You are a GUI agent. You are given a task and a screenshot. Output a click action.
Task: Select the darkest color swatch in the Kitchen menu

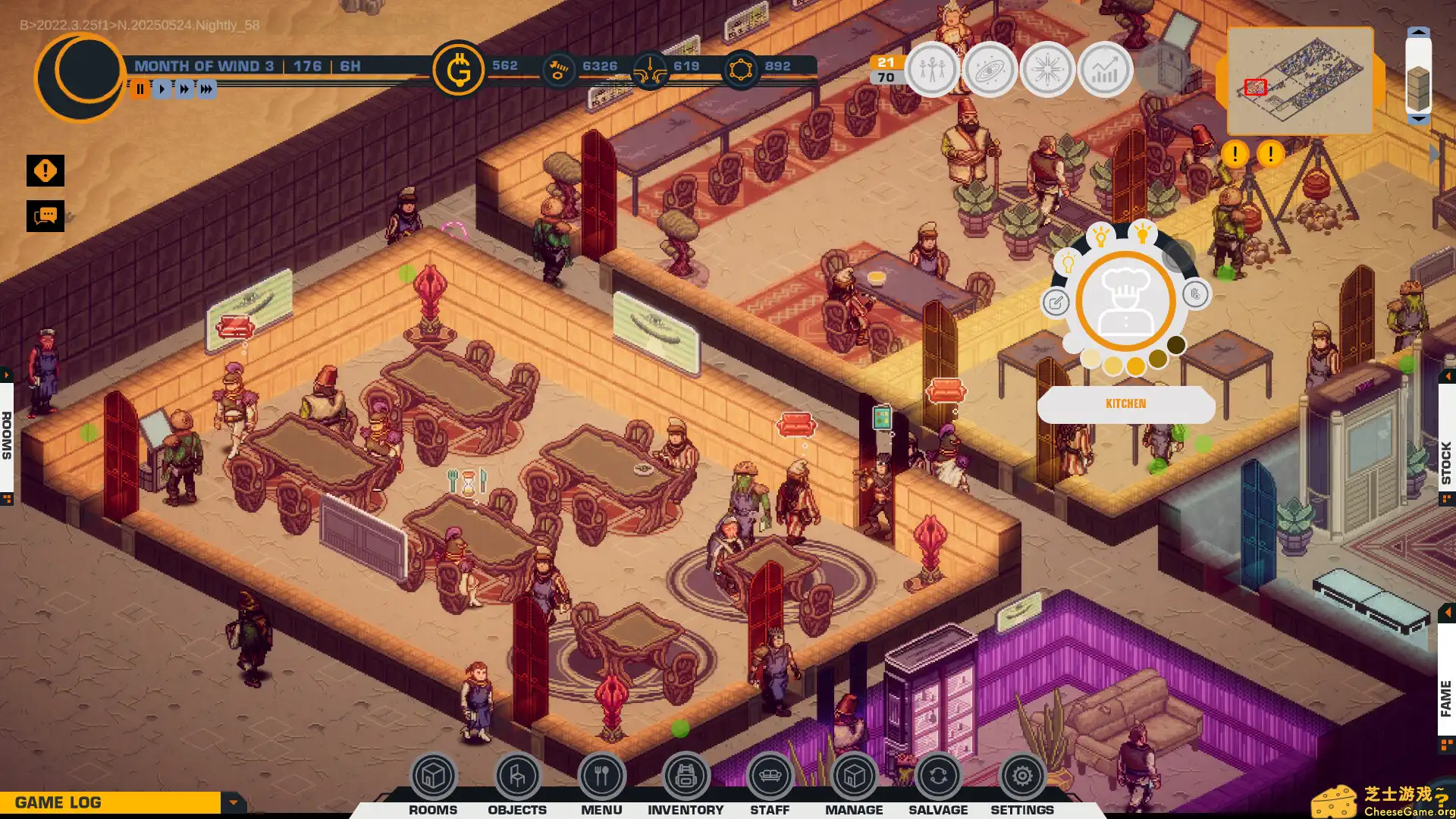click(1175, 345)
